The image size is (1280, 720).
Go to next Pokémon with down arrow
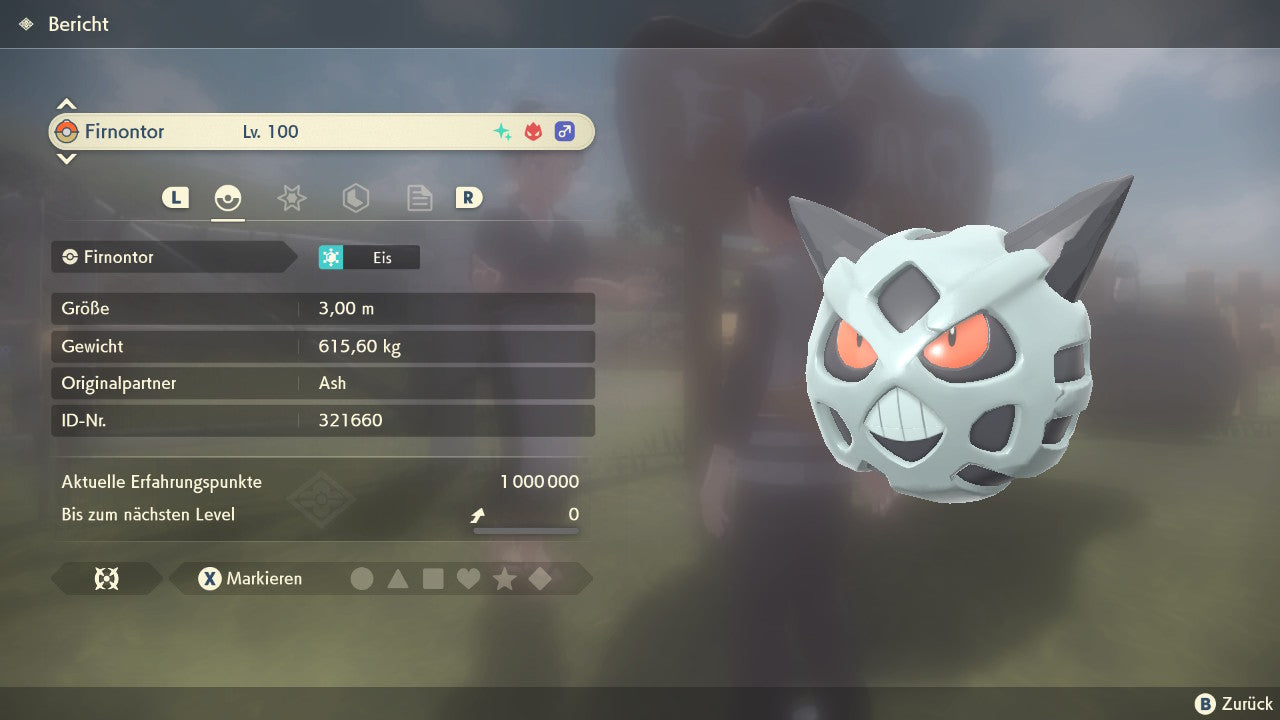pyautogui.click(x=66, y=159)
